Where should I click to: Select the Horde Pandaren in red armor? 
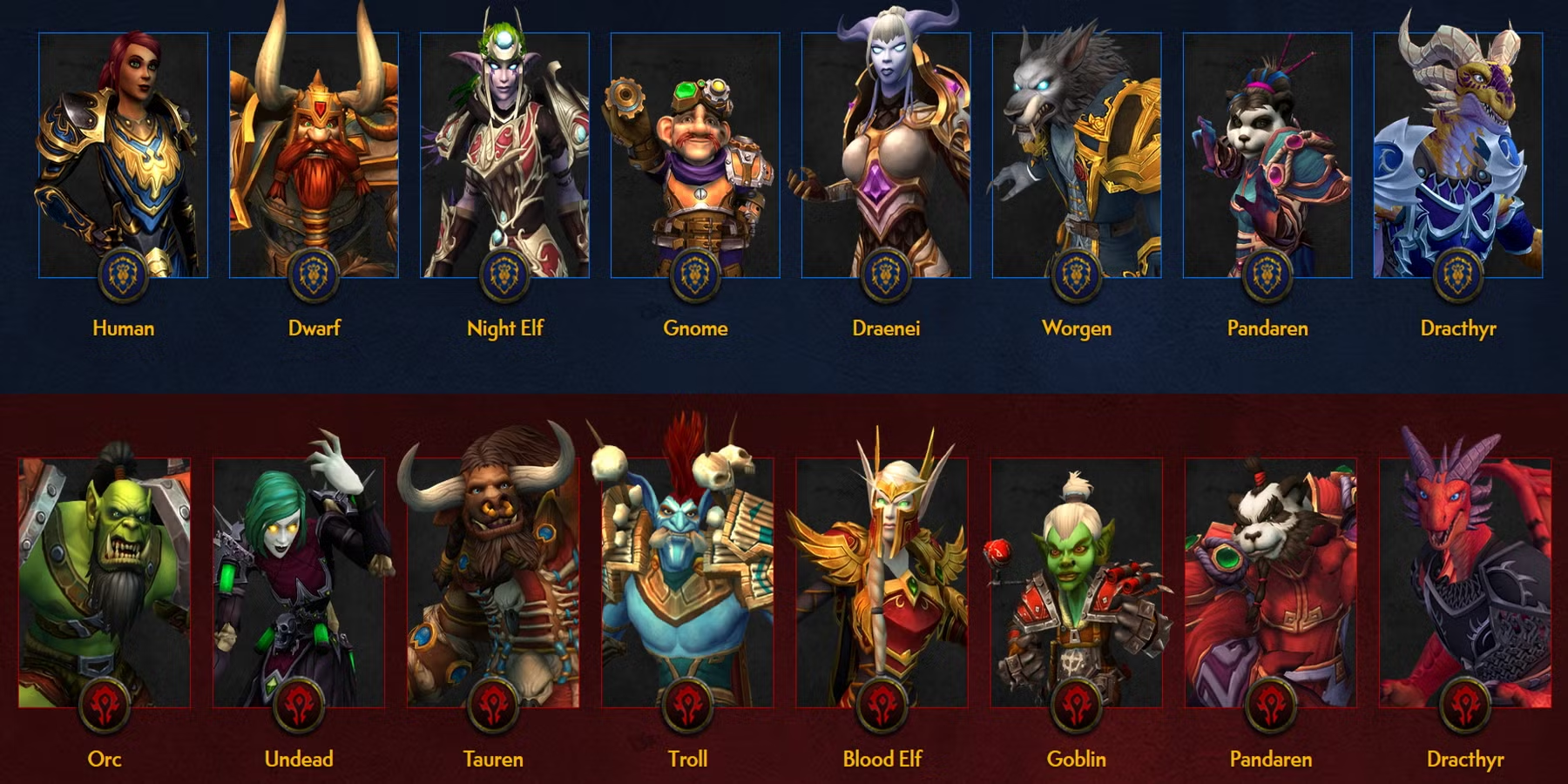click(1270, 582)
